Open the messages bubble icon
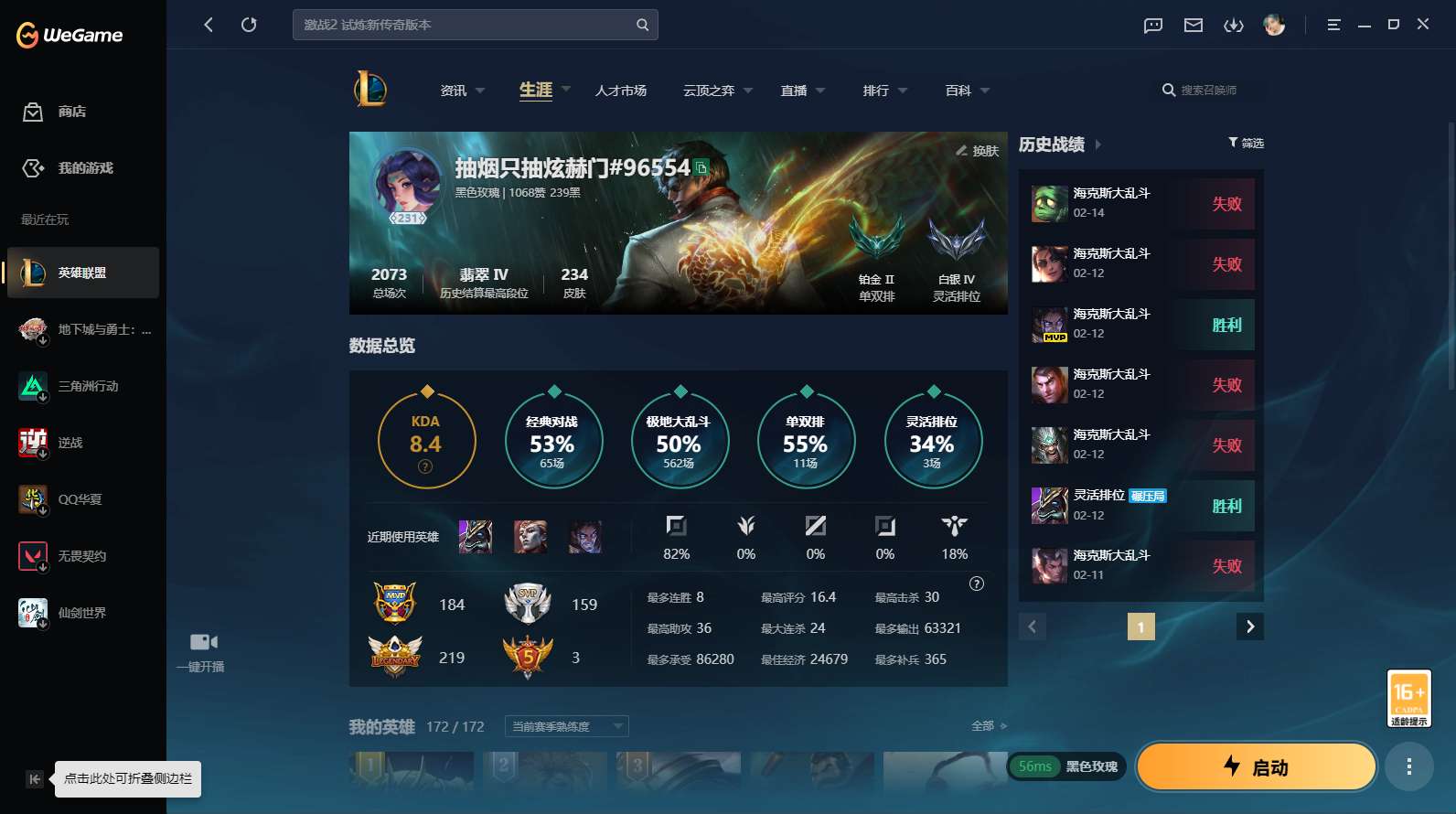The image size is (1456, 814). coord(1151,26)
